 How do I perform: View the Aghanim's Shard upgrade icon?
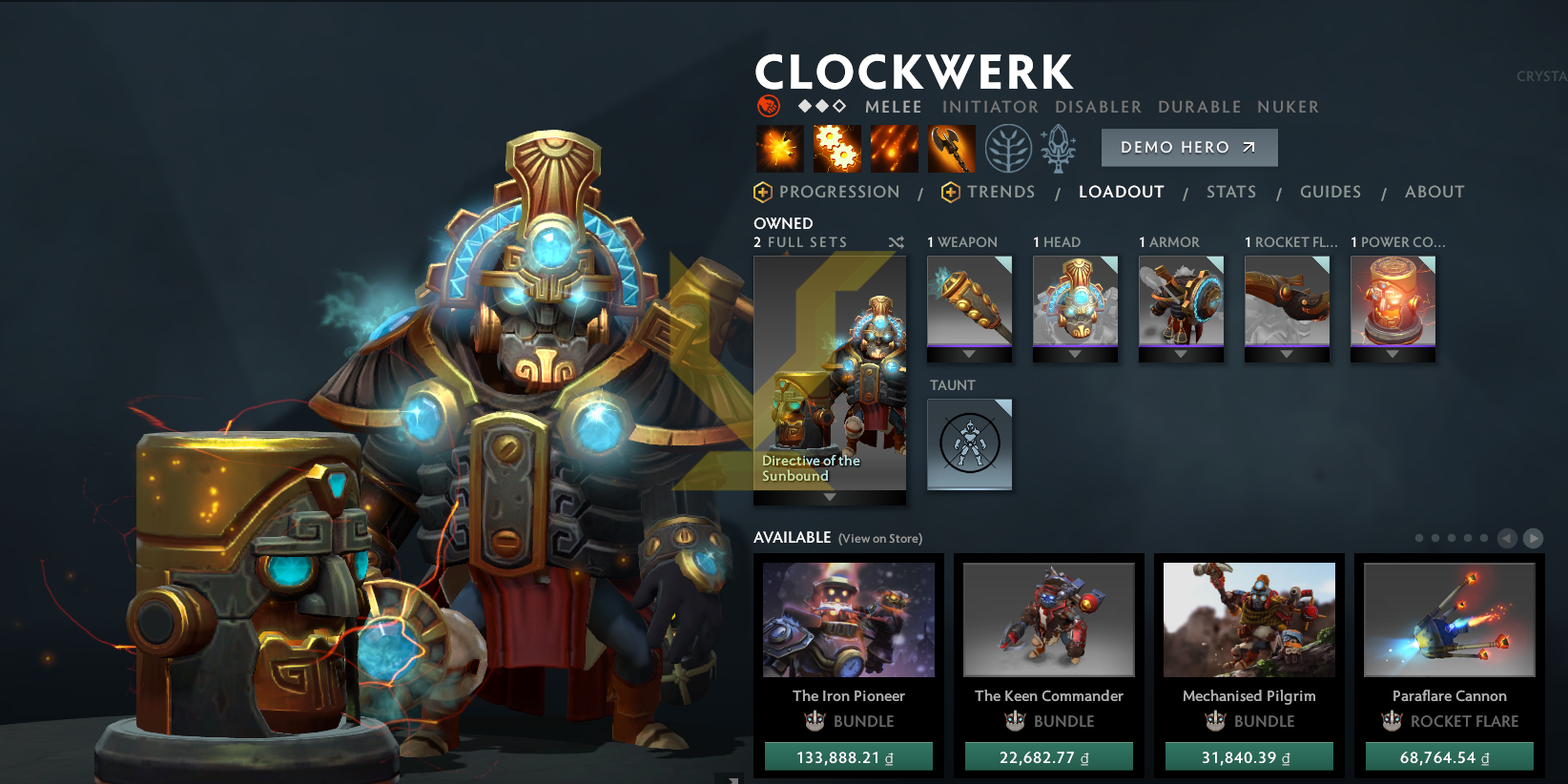(1059, 148)
